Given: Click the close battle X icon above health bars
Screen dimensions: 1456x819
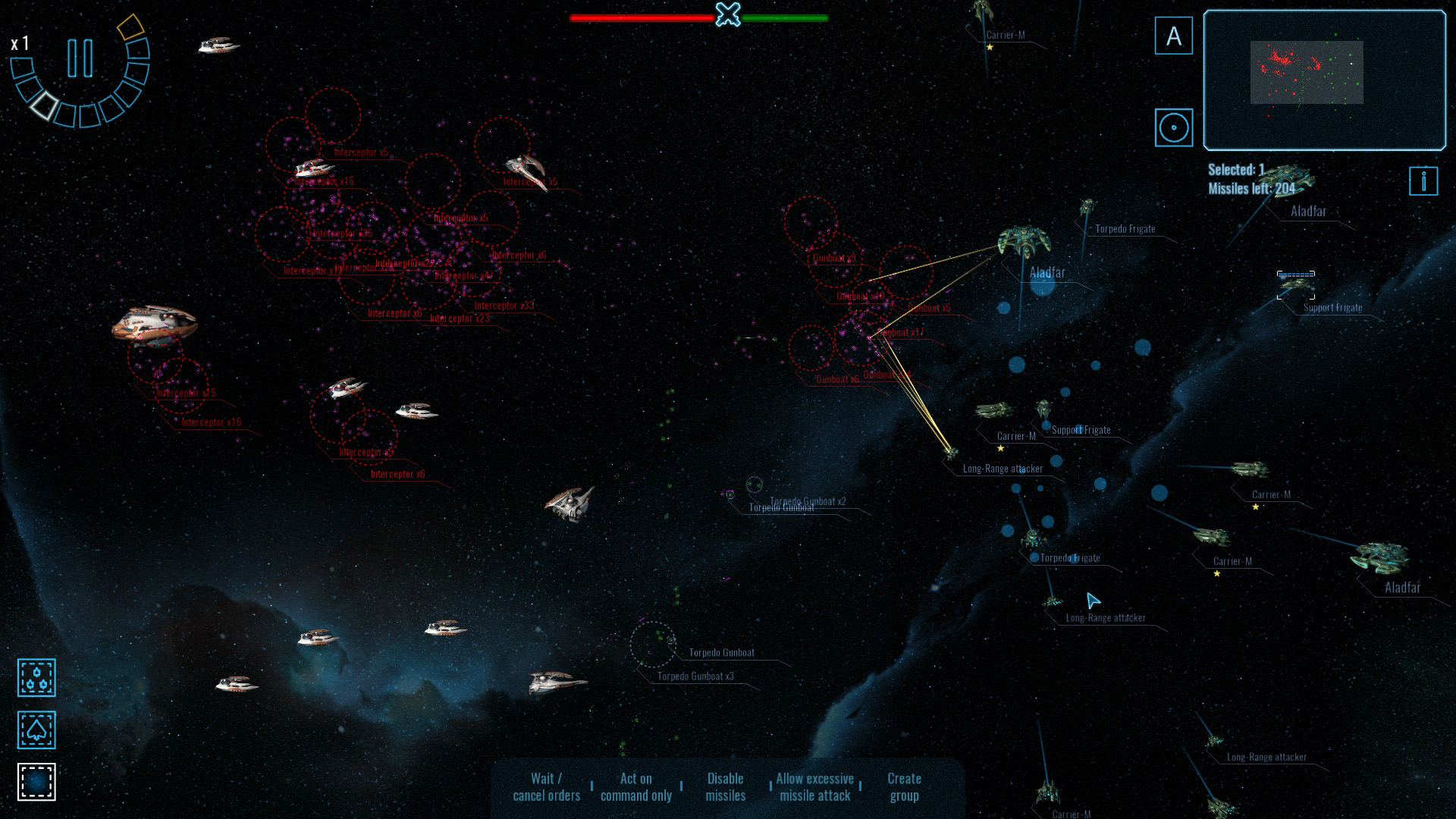Looking at the screenshot, I should 727,13.
